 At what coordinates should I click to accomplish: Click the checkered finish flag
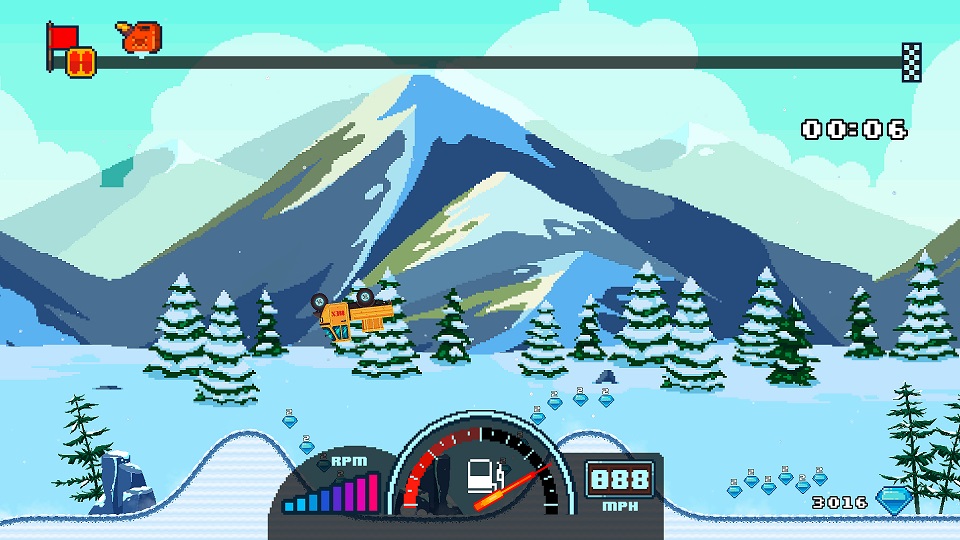click(x=911, y=61)
